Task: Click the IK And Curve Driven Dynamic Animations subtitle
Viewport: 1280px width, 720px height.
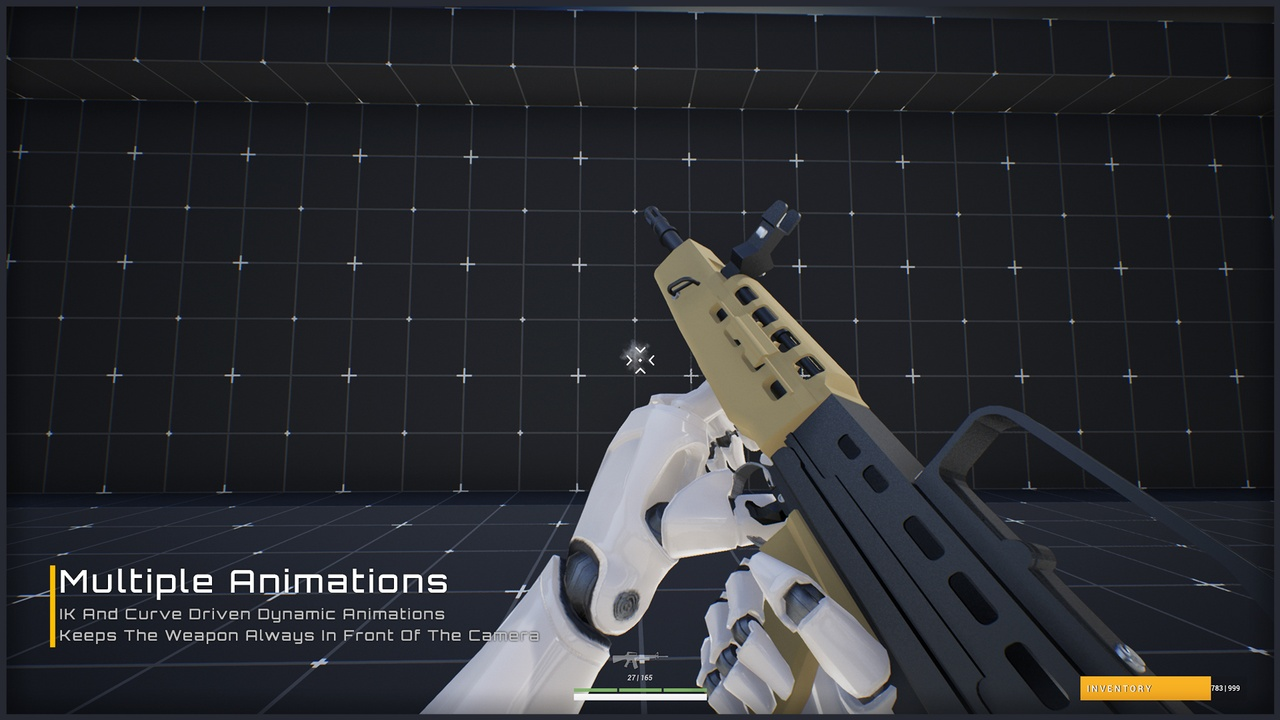Action: [x=248, y=614]
